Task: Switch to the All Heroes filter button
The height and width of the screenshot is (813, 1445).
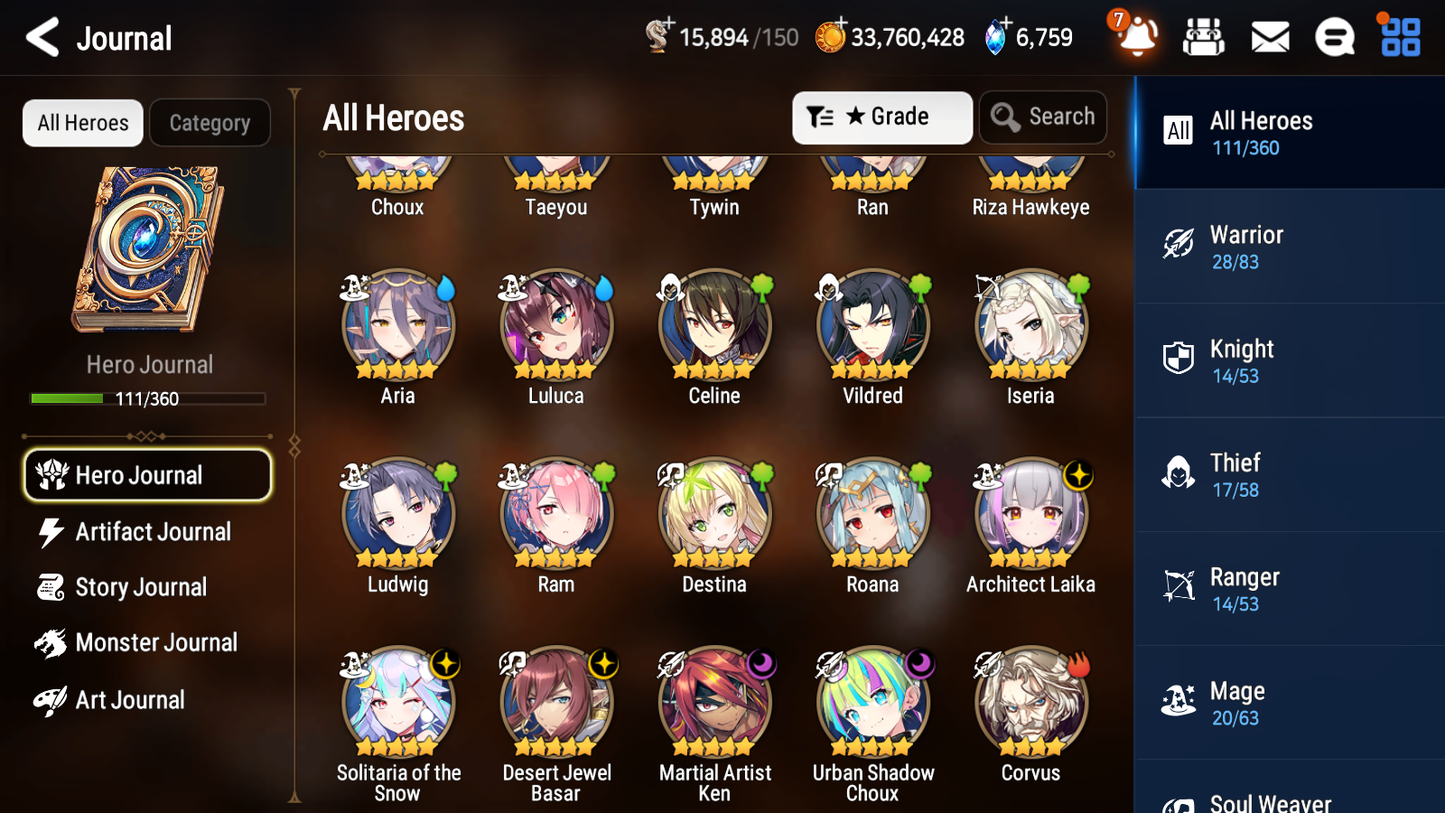Action: pos(82,122)
